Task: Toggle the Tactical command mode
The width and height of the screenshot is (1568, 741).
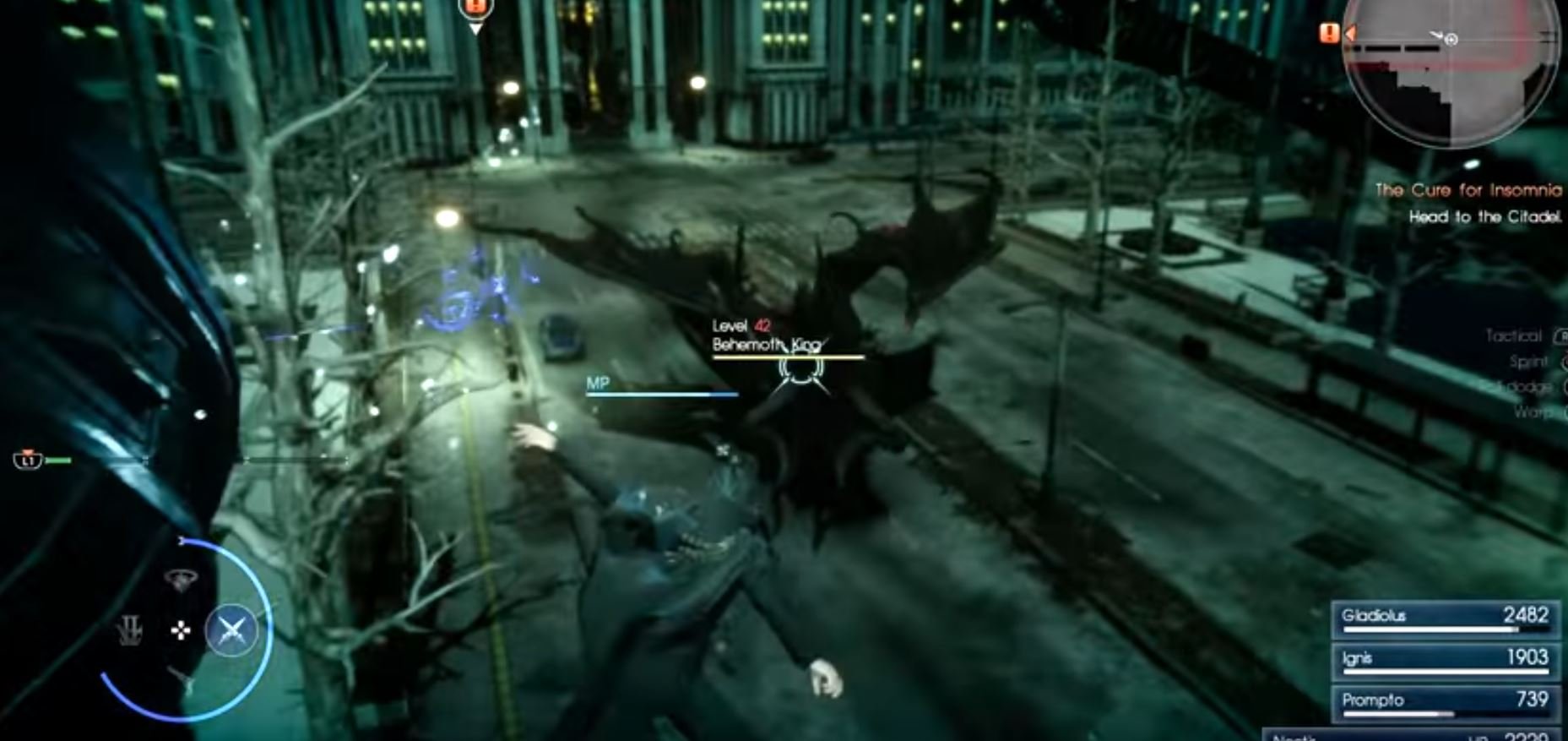Action: [1514, 335]
